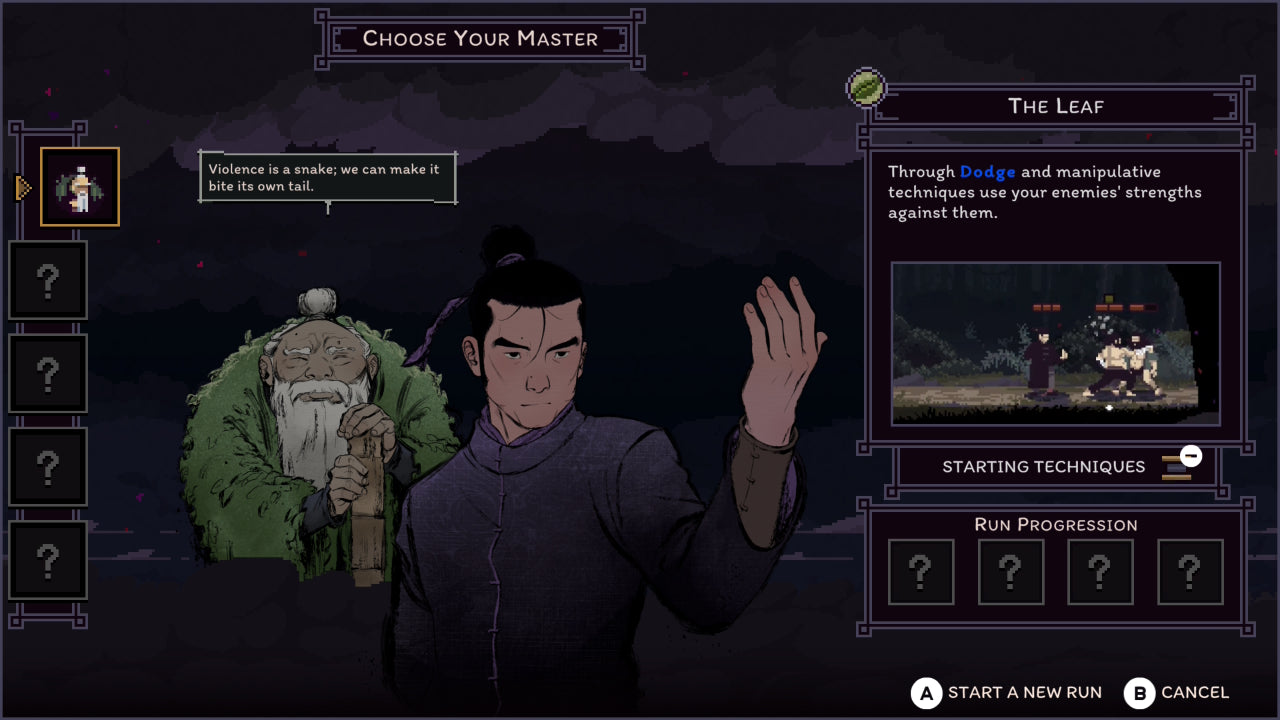Click the green leaf emblem icon

pyautogui.click(x=866, y=88)
